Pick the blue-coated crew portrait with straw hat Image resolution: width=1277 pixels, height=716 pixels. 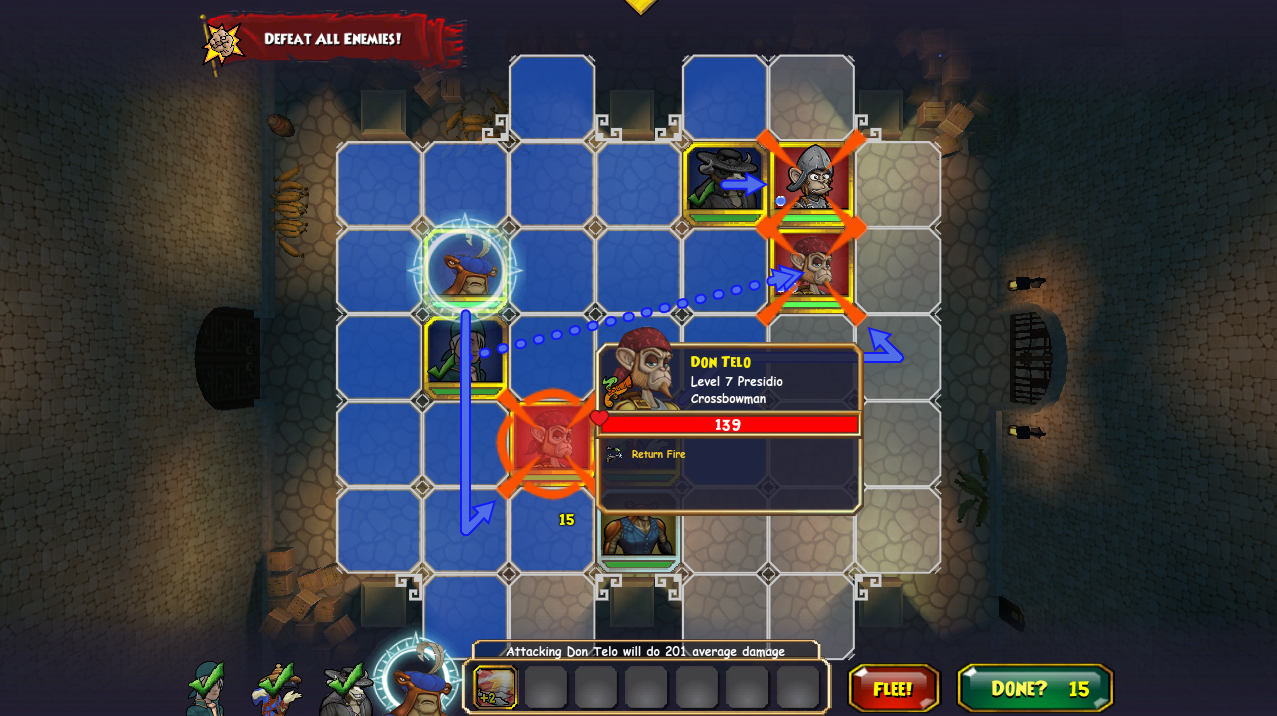coord(277,688)
